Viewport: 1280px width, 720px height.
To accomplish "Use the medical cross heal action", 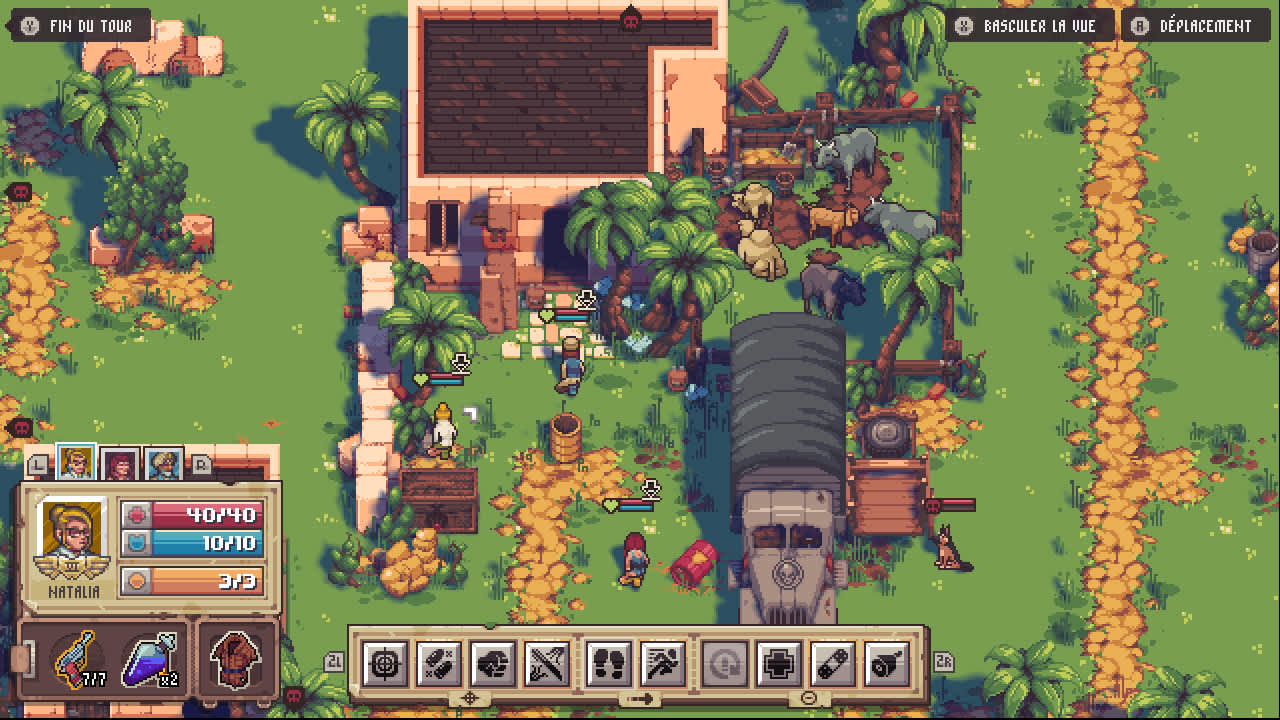I will 779,663.
